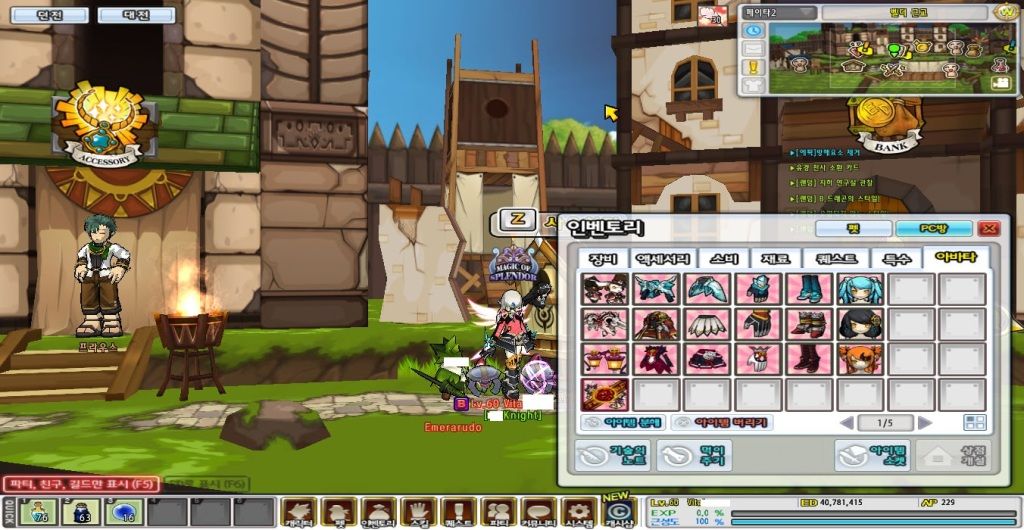Choose the white feathered skirt avatar item

tap(708, 324)
